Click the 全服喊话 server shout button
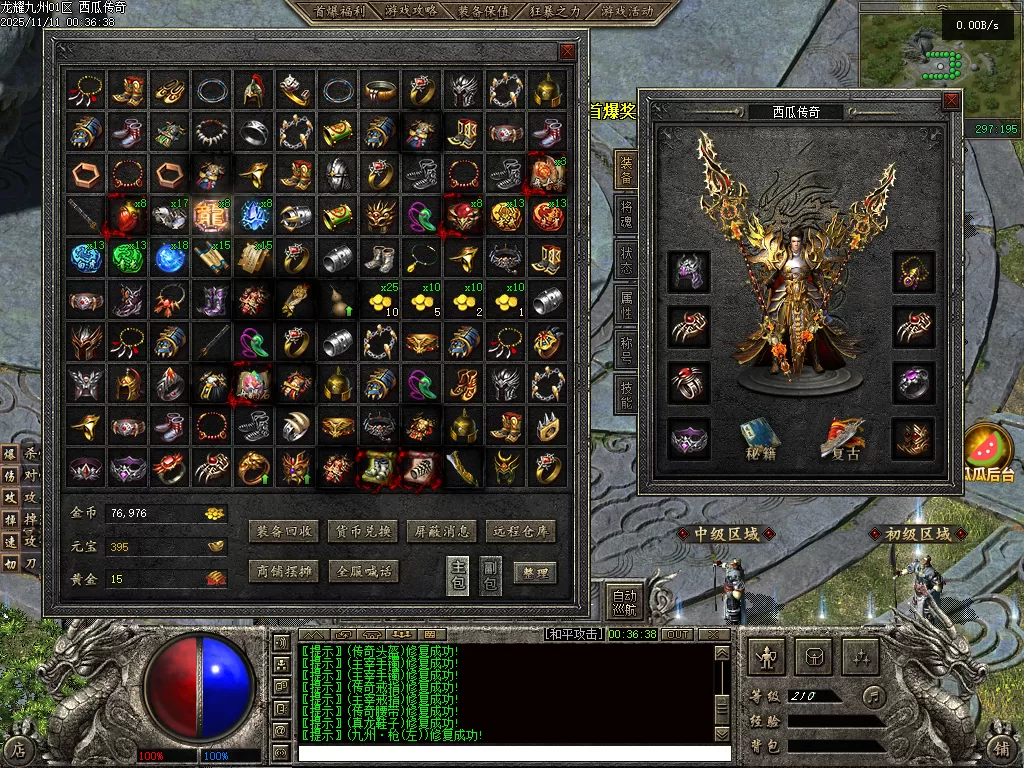The width and height of the screenshot is (1024, 768). [x=362, y=572]
